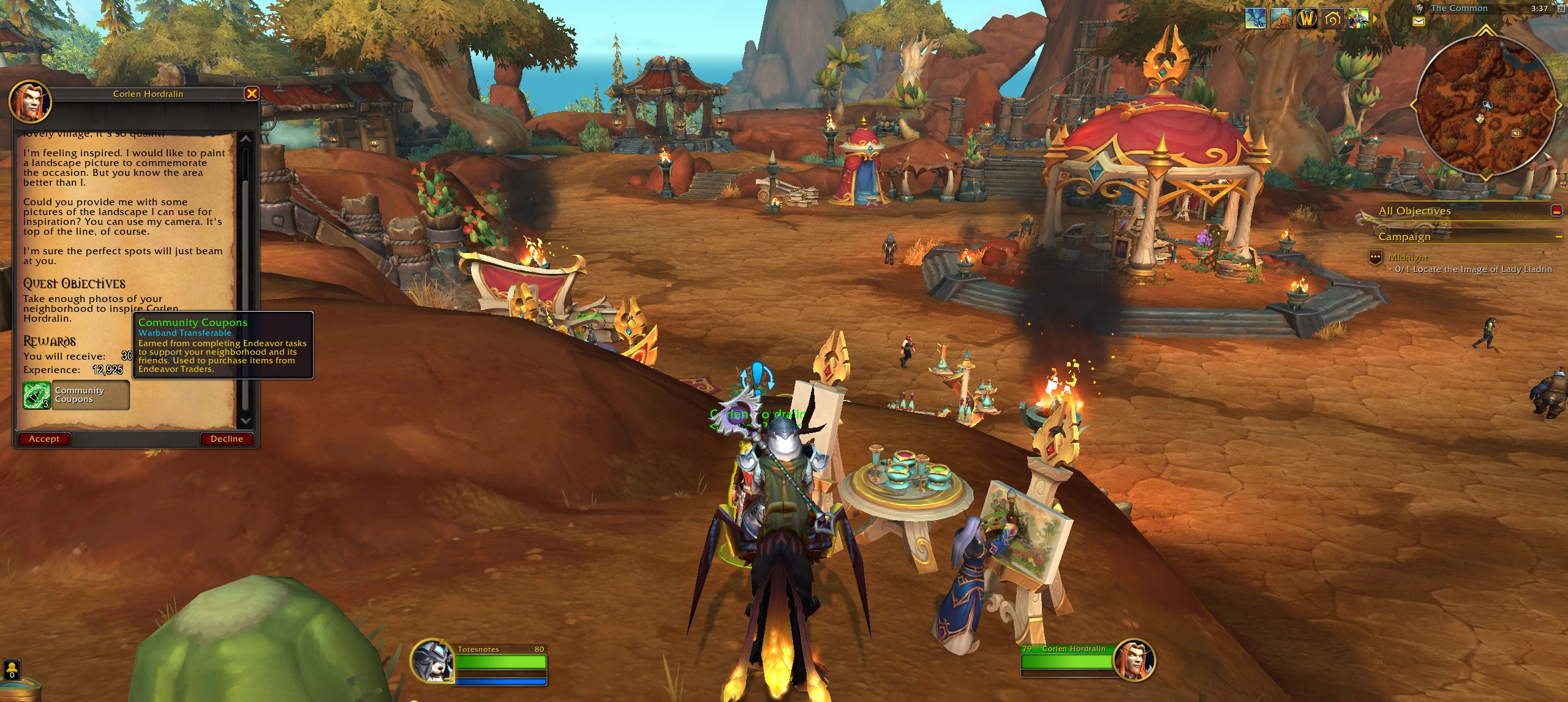1568x702 pixels.
Task: Click the quest text scroll-up arrow
Action: click(246, 139)
